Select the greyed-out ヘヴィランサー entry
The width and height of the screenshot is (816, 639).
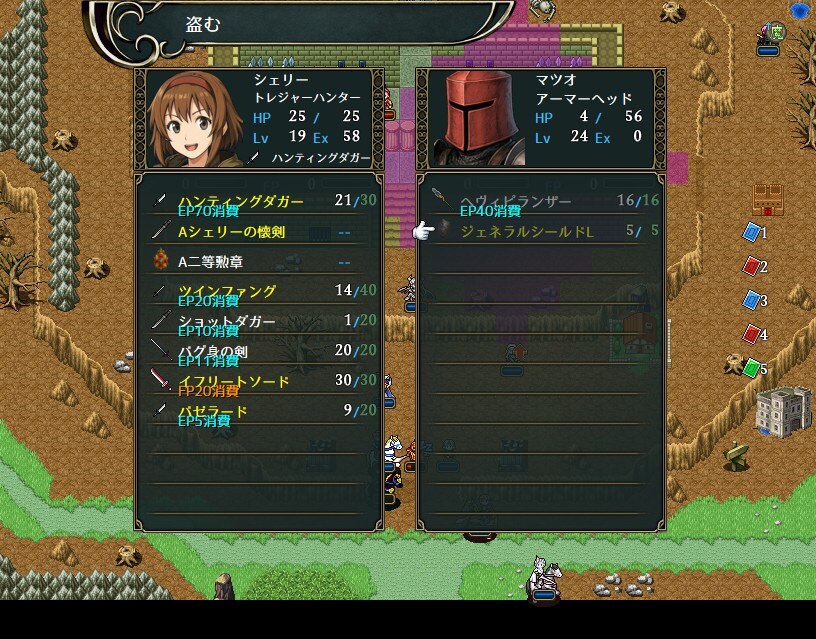pyautogui.click(x=540, y=201)
